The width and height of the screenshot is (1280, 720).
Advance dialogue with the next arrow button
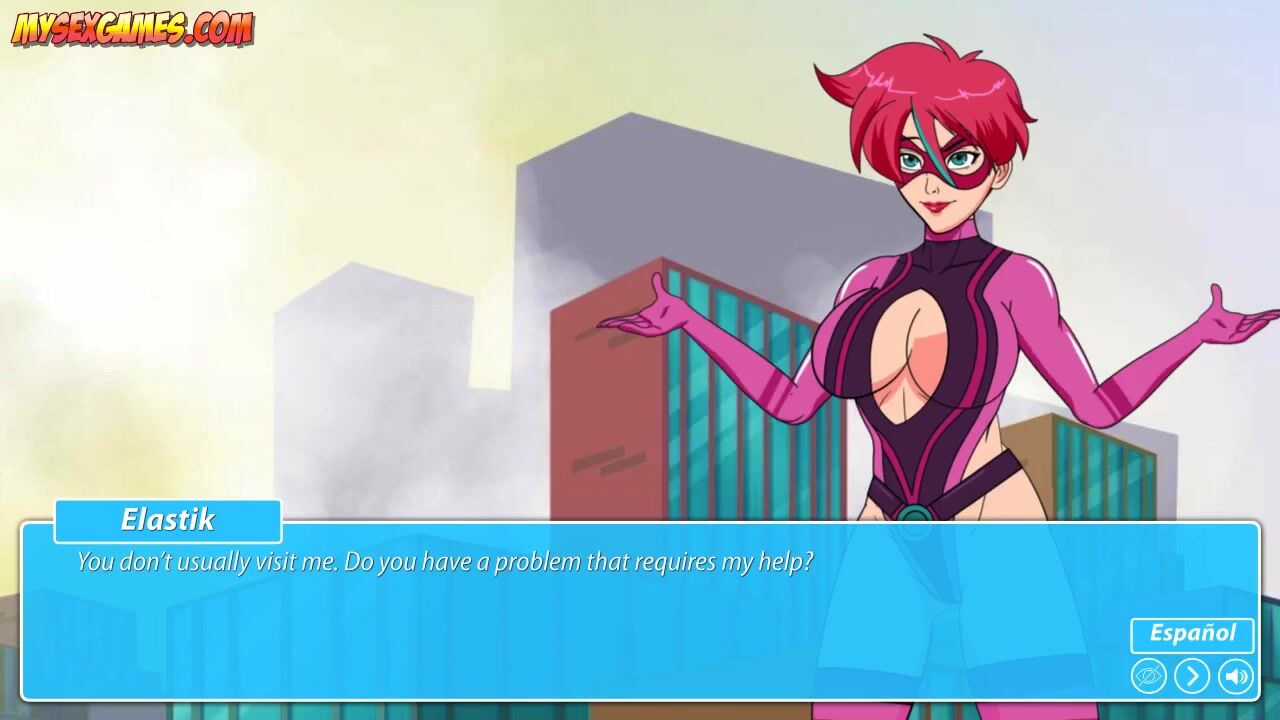click(1192, 677)
